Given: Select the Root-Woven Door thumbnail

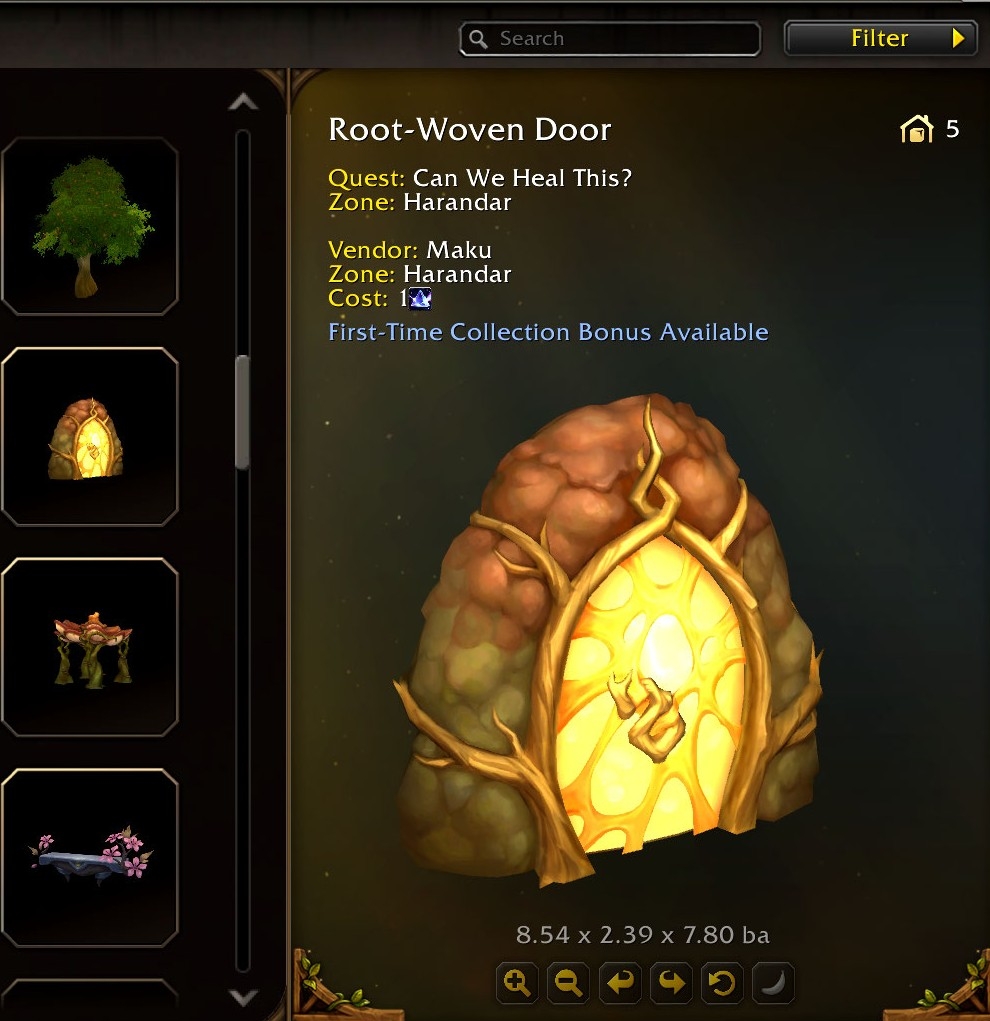Looking at the screenshot, I should 90,437.
